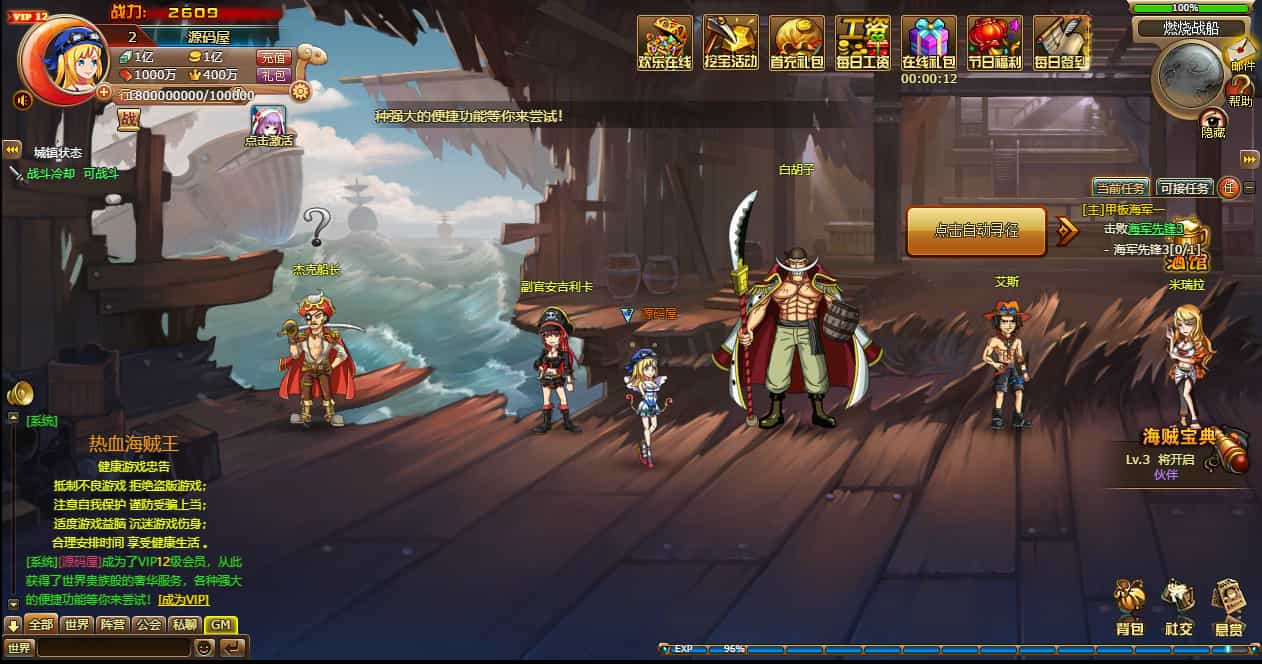Screen dimensions: 1262x664
Task: Select the GM chat tab
Action: [220, 625]
